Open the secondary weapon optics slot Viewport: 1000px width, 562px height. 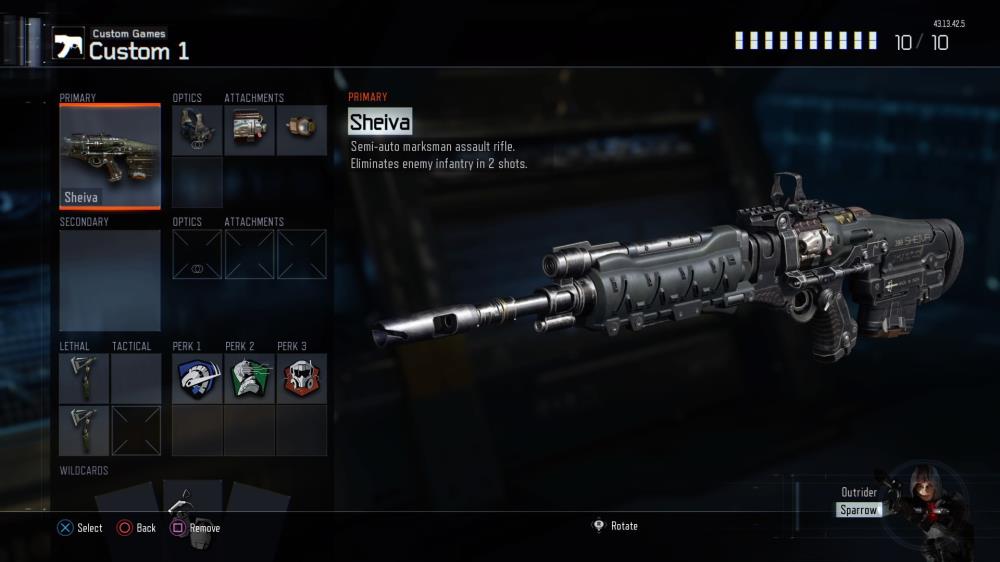(x=196, y=254)
